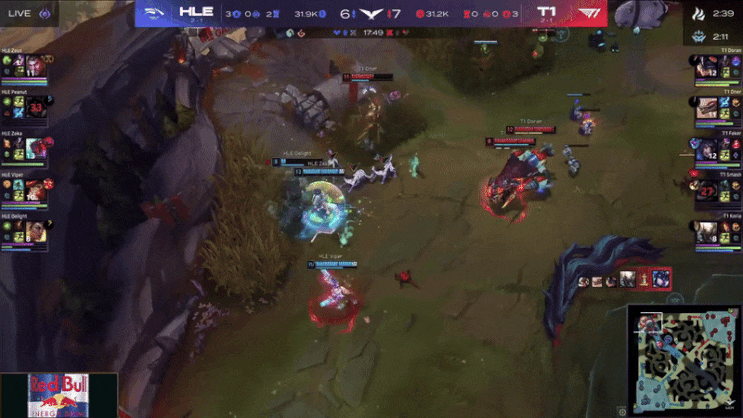Click the HLE team logo on scoreboard
The image size is (743, 418).
pos(156,14)
